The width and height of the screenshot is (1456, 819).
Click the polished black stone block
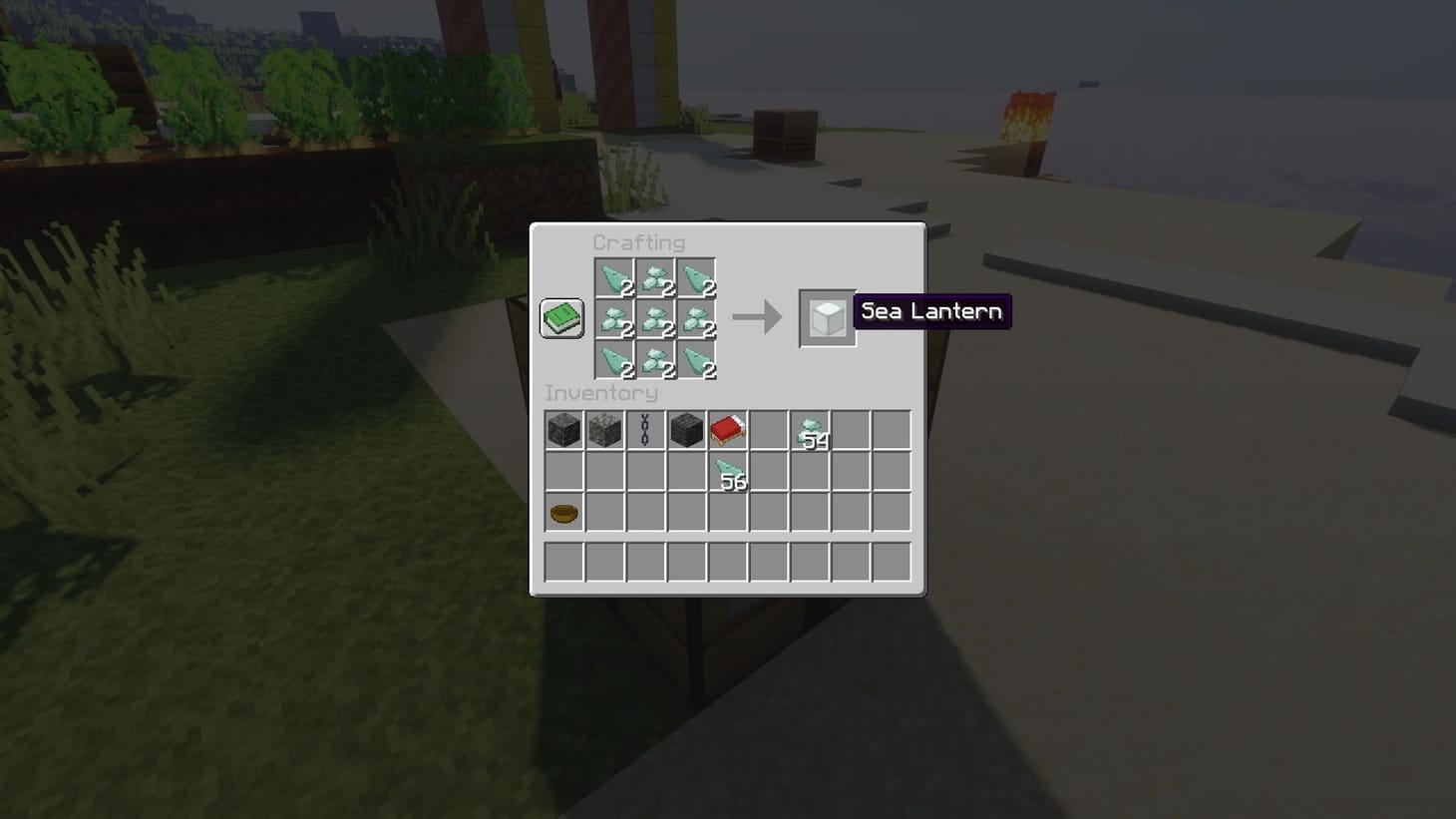(x=687, y=429)
